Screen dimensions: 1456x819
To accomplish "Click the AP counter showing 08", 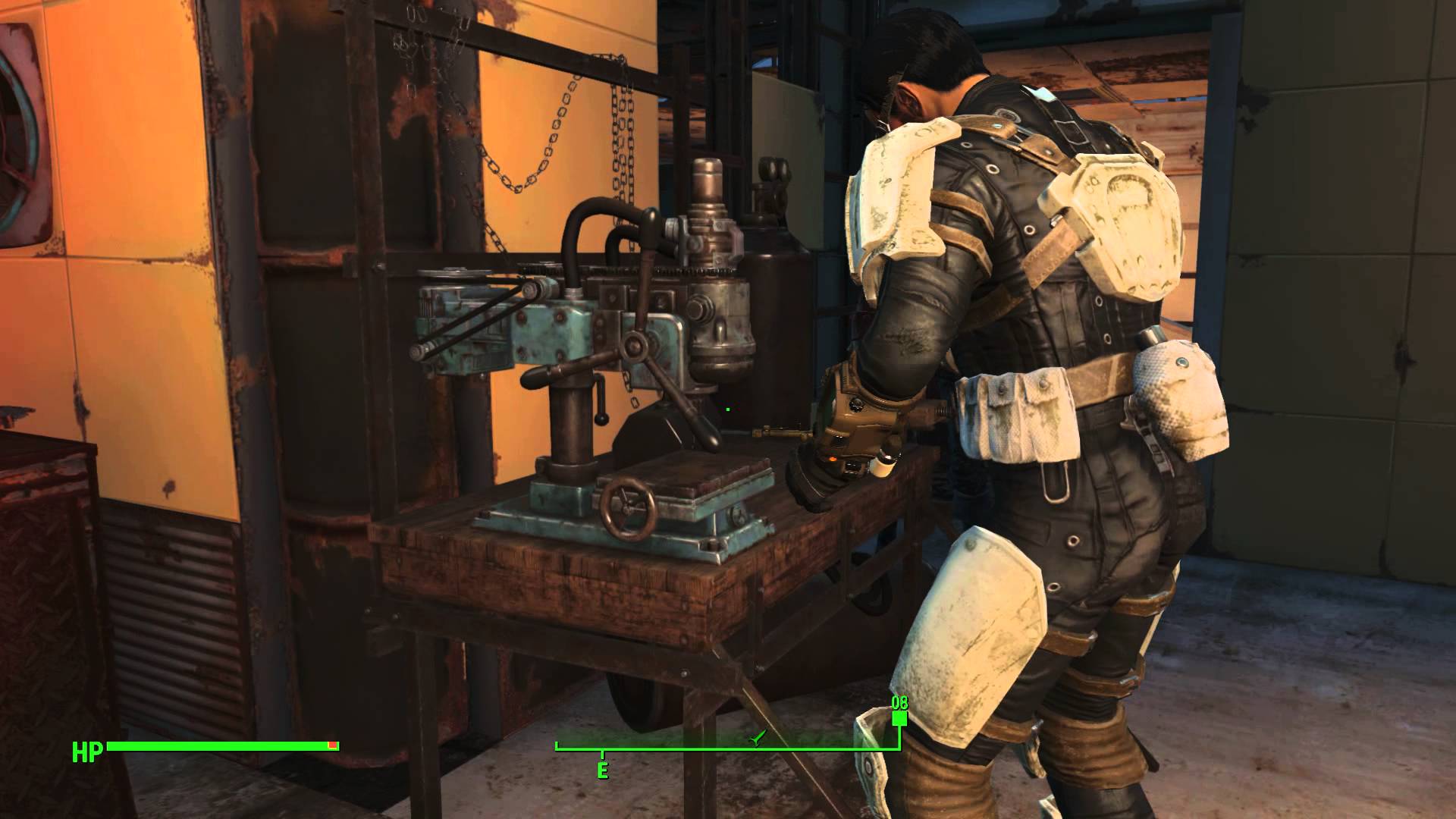I will point(900,703).
